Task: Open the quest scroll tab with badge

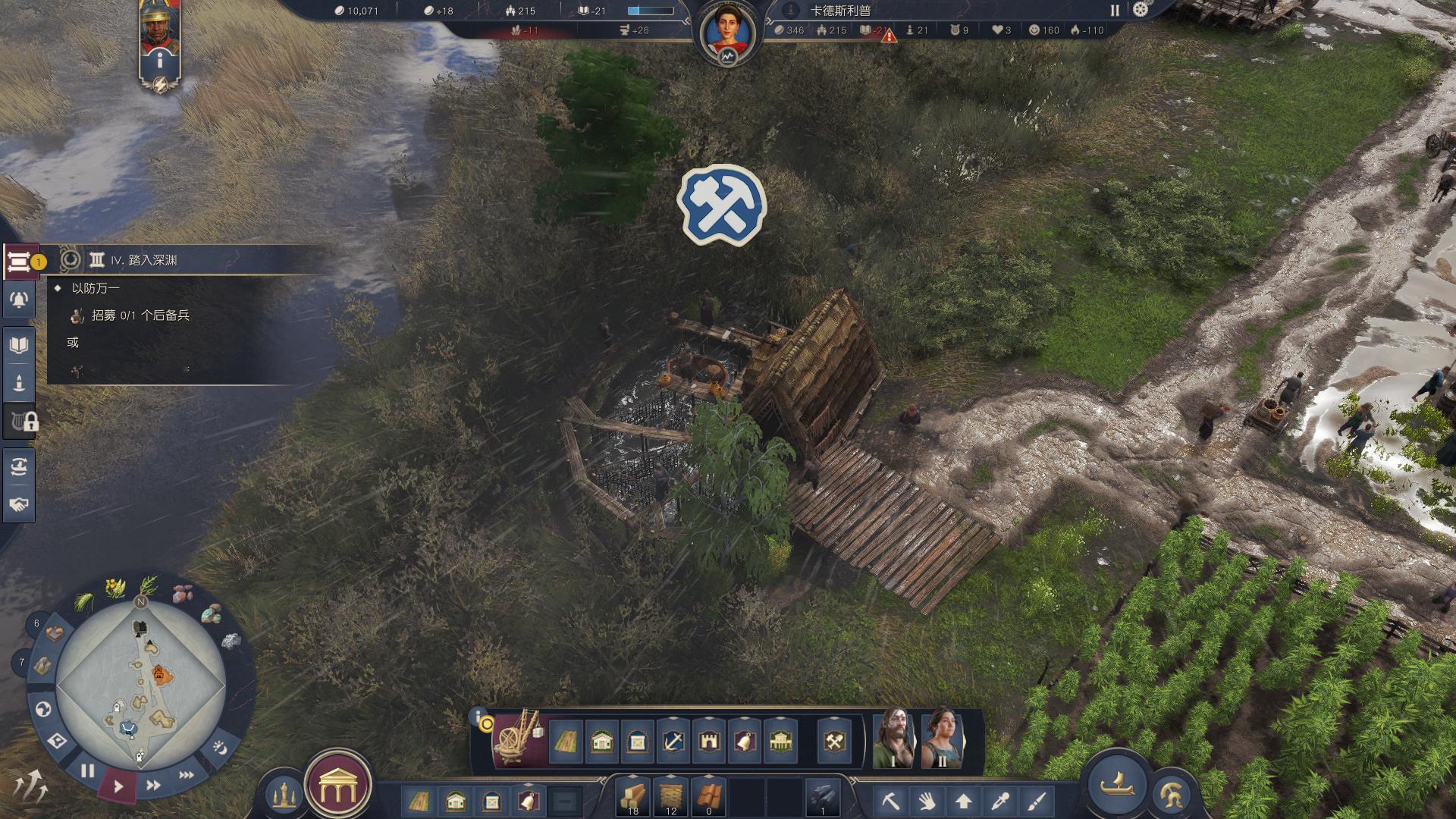Action: pos(20,262)
